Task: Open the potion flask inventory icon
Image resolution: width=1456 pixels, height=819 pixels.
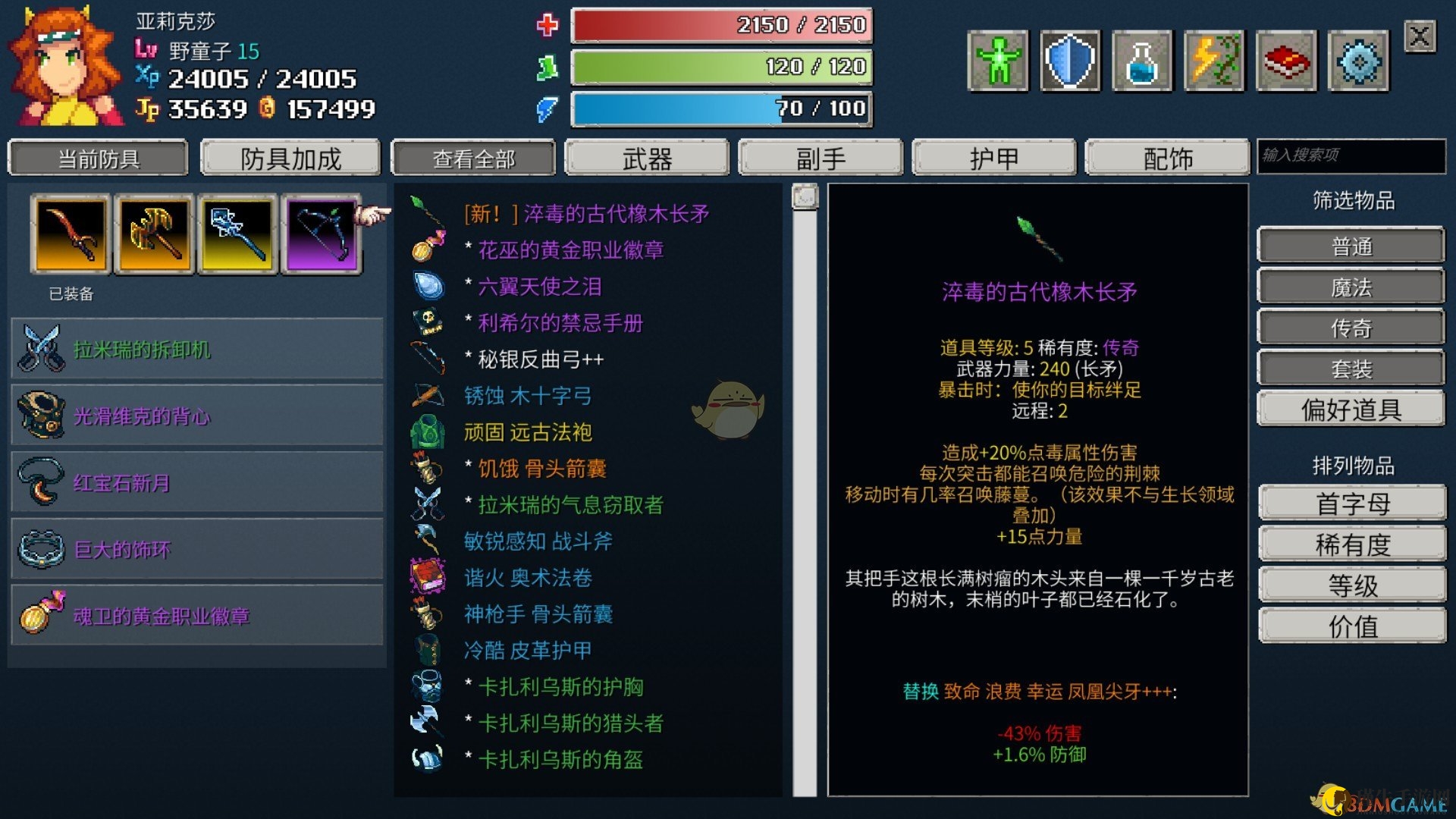Action: pos(1142,59)
